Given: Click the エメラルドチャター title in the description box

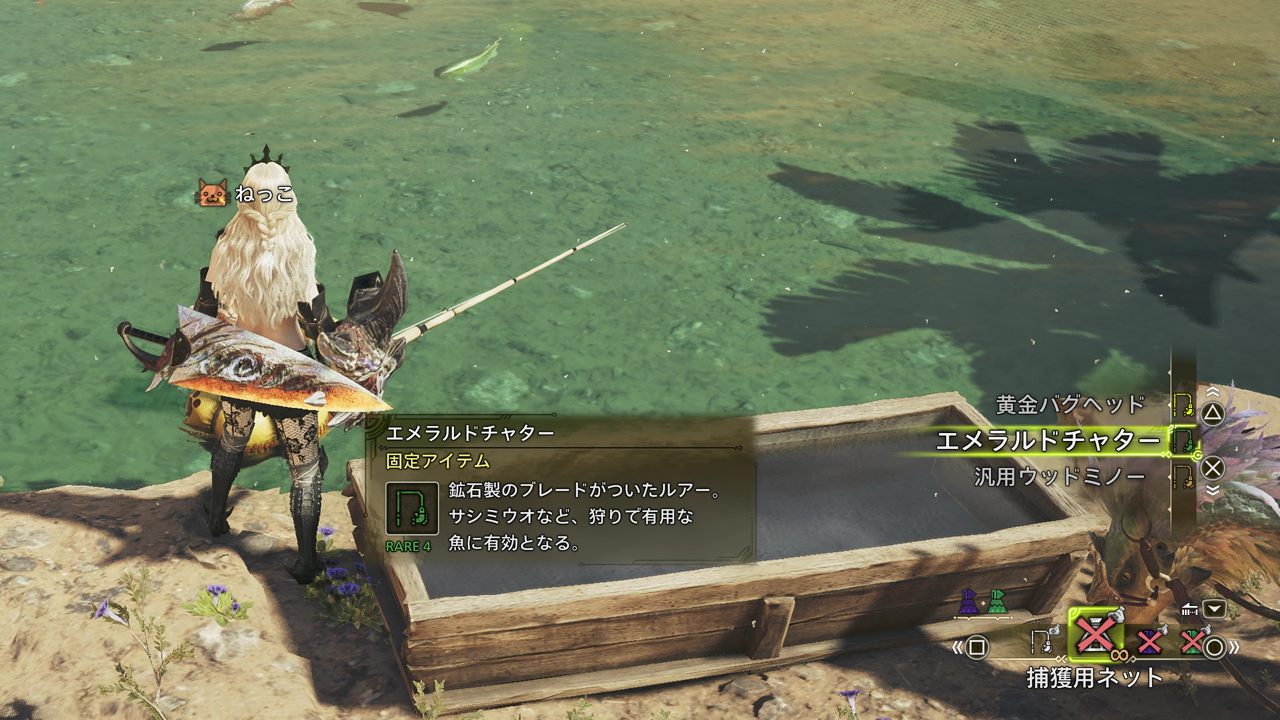Looking at the screenshot, I should pyautogui.click(x=469, y=432).
